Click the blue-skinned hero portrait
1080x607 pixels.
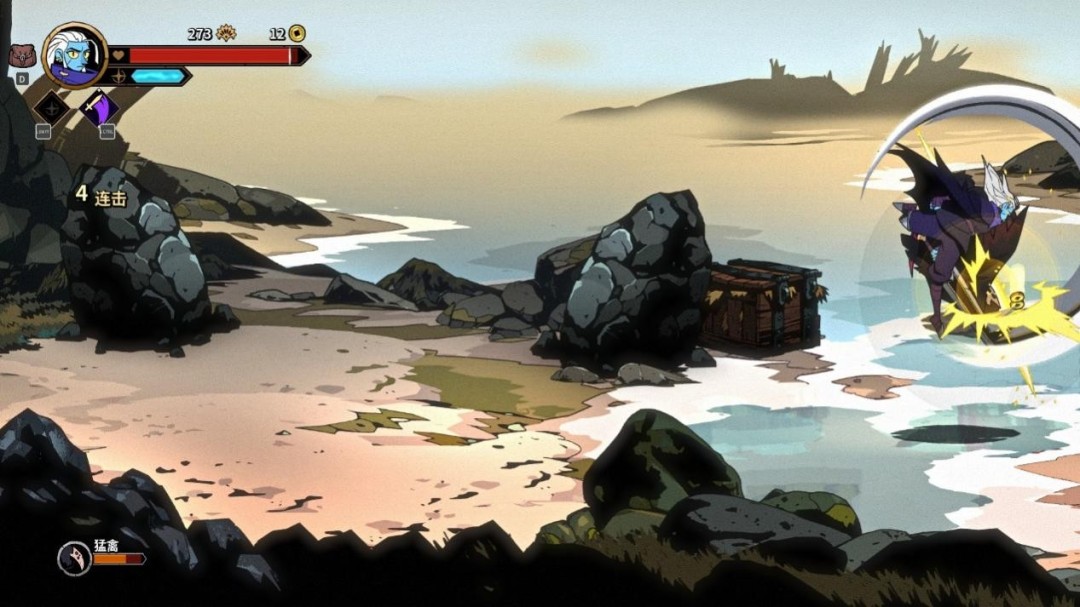76,55
